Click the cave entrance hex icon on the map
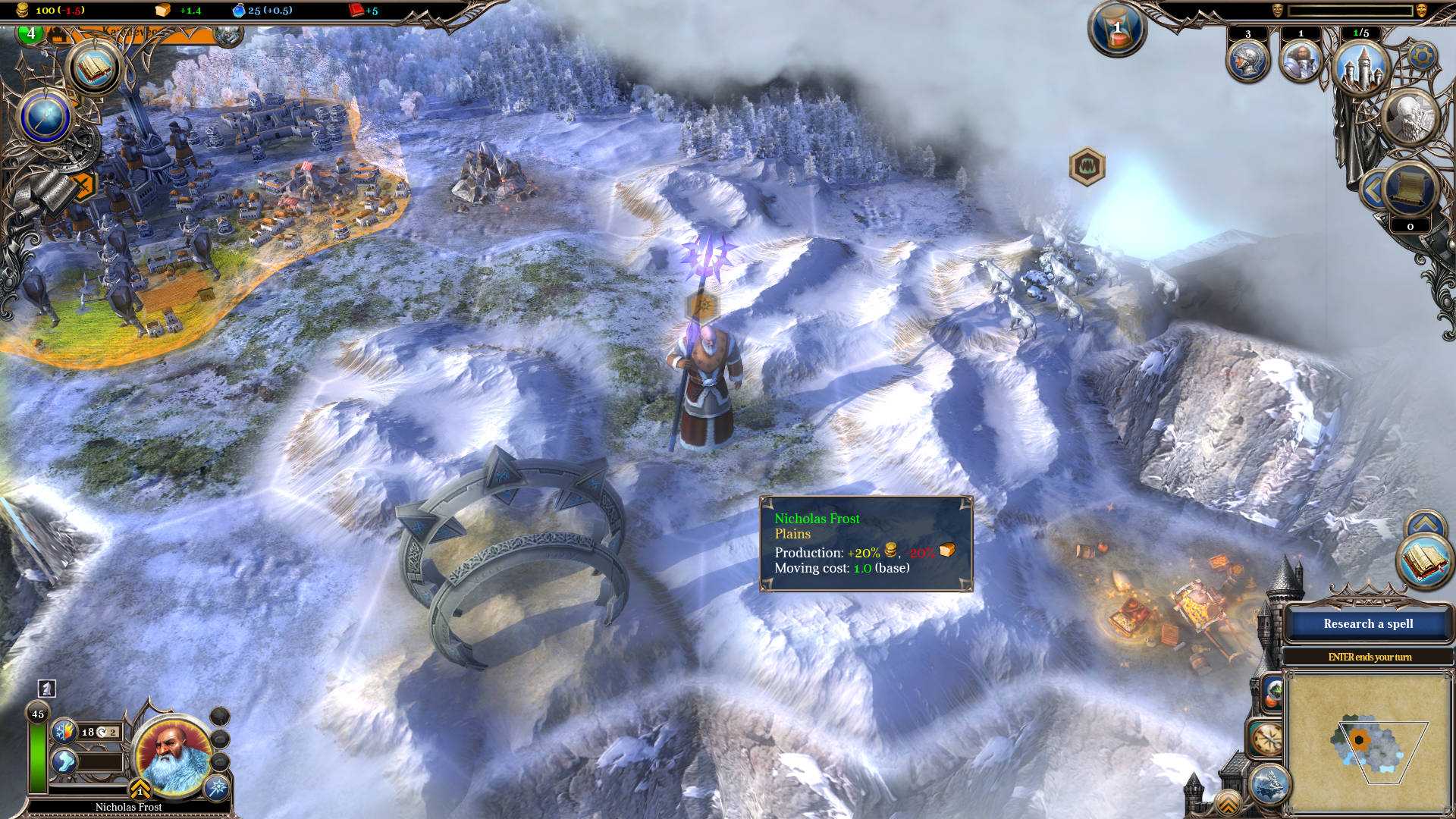1456x819 pixels. [x=1087, y=165]
